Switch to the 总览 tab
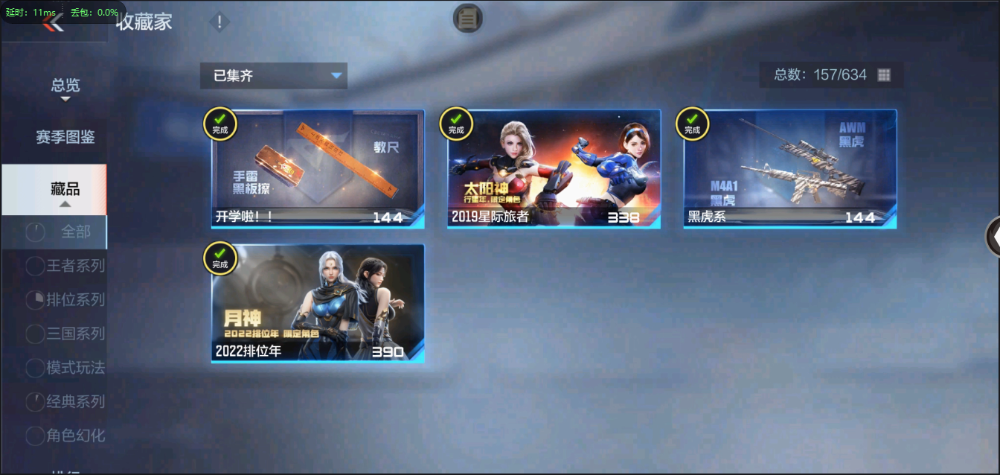This screenshot has width=1000, height=475. [x=65, y=86]
